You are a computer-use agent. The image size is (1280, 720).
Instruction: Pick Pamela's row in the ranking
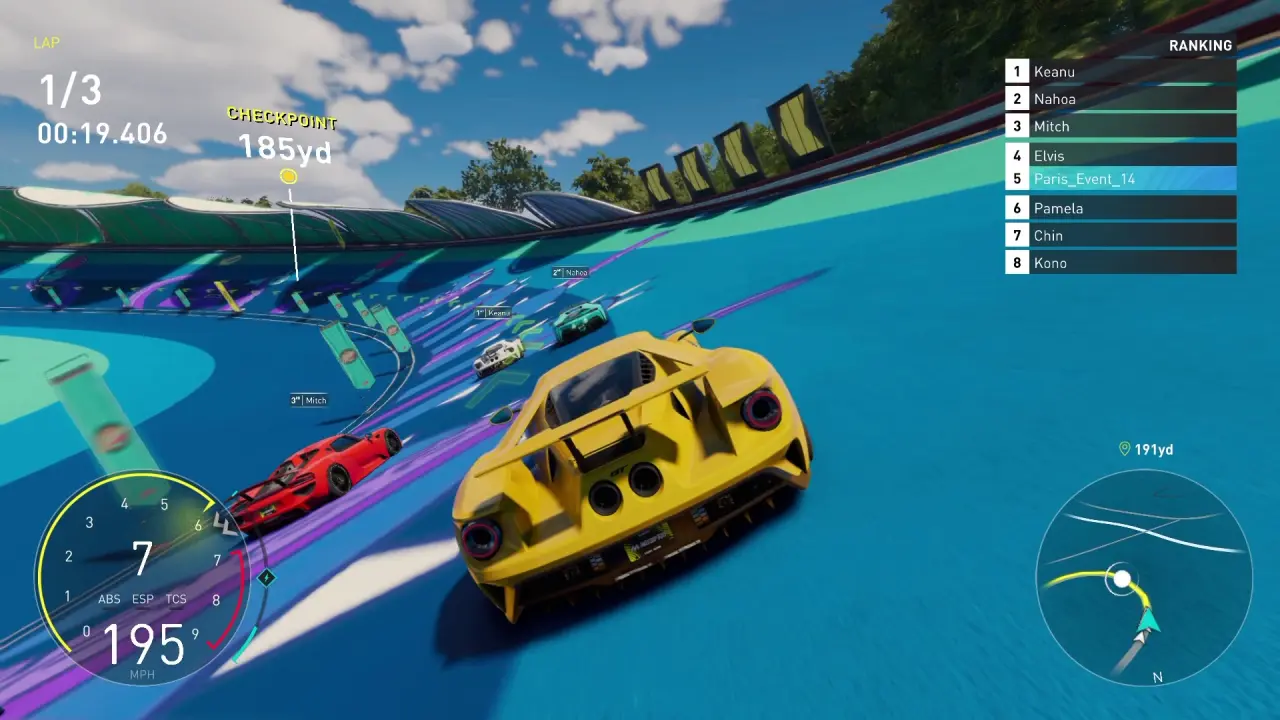pos(1120,208)
